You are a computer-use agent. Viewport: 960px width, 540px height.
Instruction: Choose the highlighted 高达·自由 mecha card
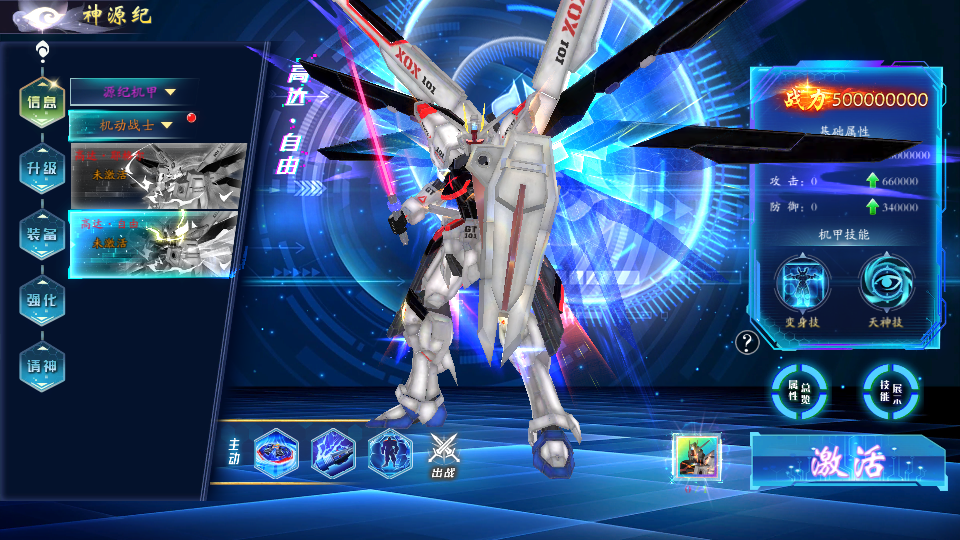[x=158, y=243]
